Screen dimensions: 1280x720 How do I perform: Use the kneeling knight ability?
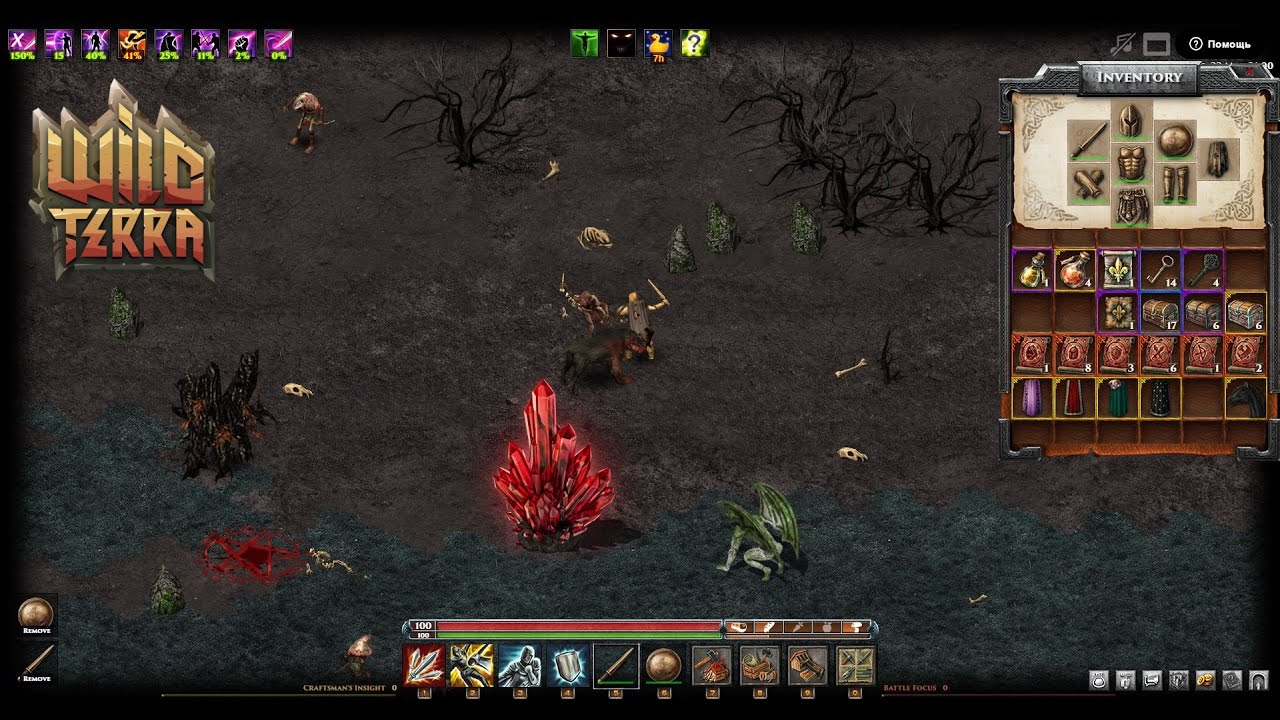click(519, 665)
